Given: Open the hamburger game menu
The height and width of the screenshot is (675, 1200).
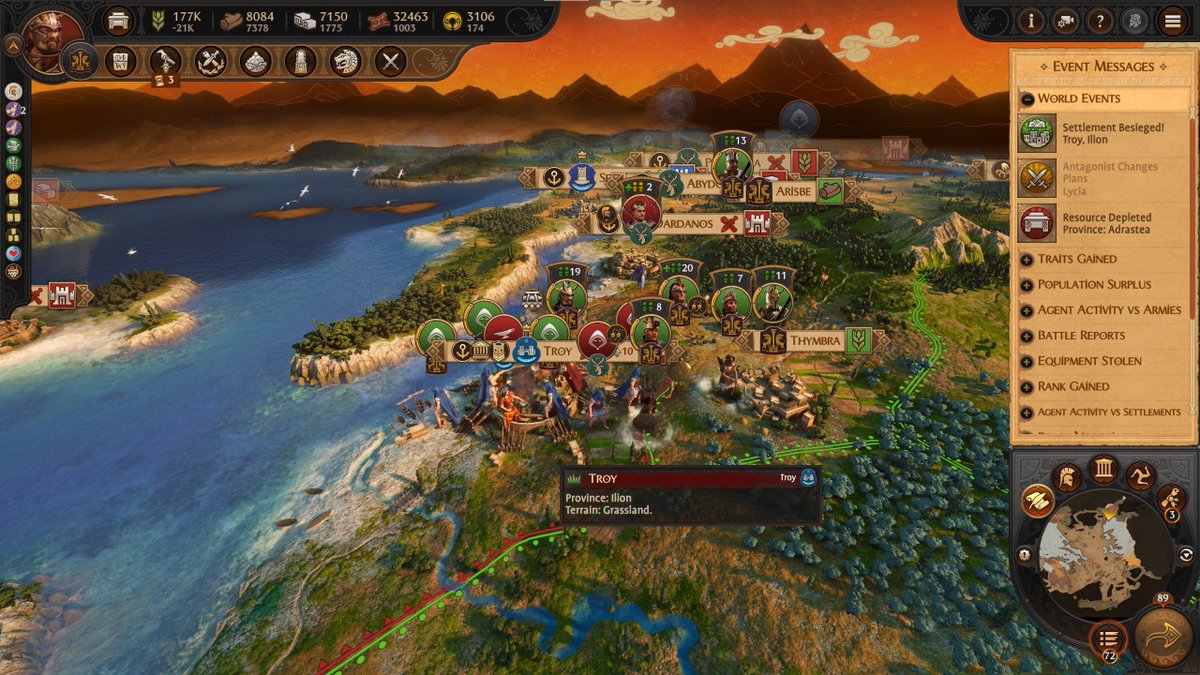Looking at the screenshot, I should click(1173, 20).
